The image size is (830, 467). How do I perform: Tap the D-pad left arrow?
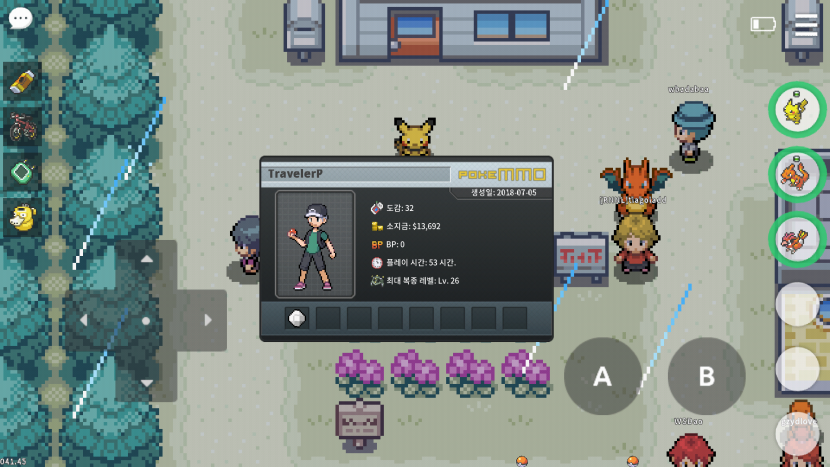(x=85, y=320)
